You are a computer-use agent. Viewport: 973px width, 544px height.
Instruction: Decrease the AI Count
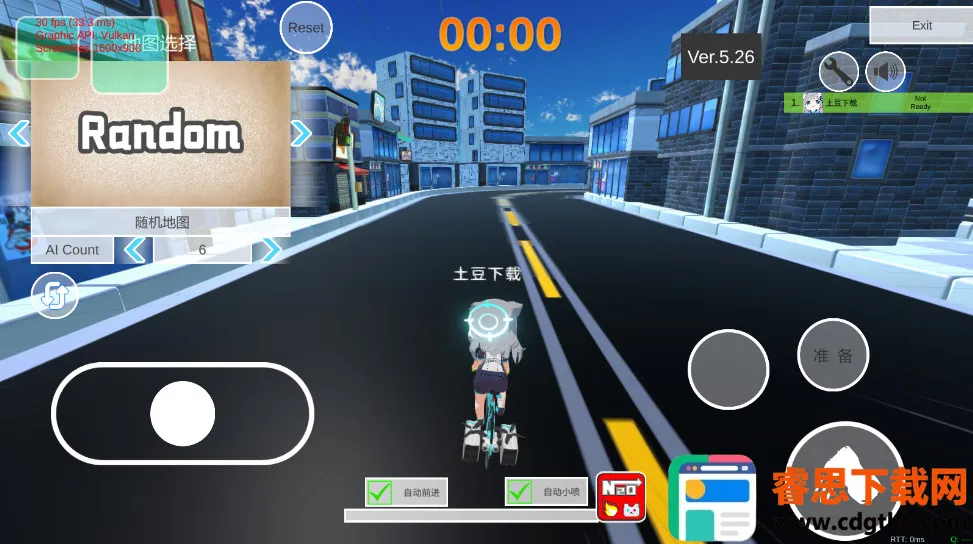point(134,250)
